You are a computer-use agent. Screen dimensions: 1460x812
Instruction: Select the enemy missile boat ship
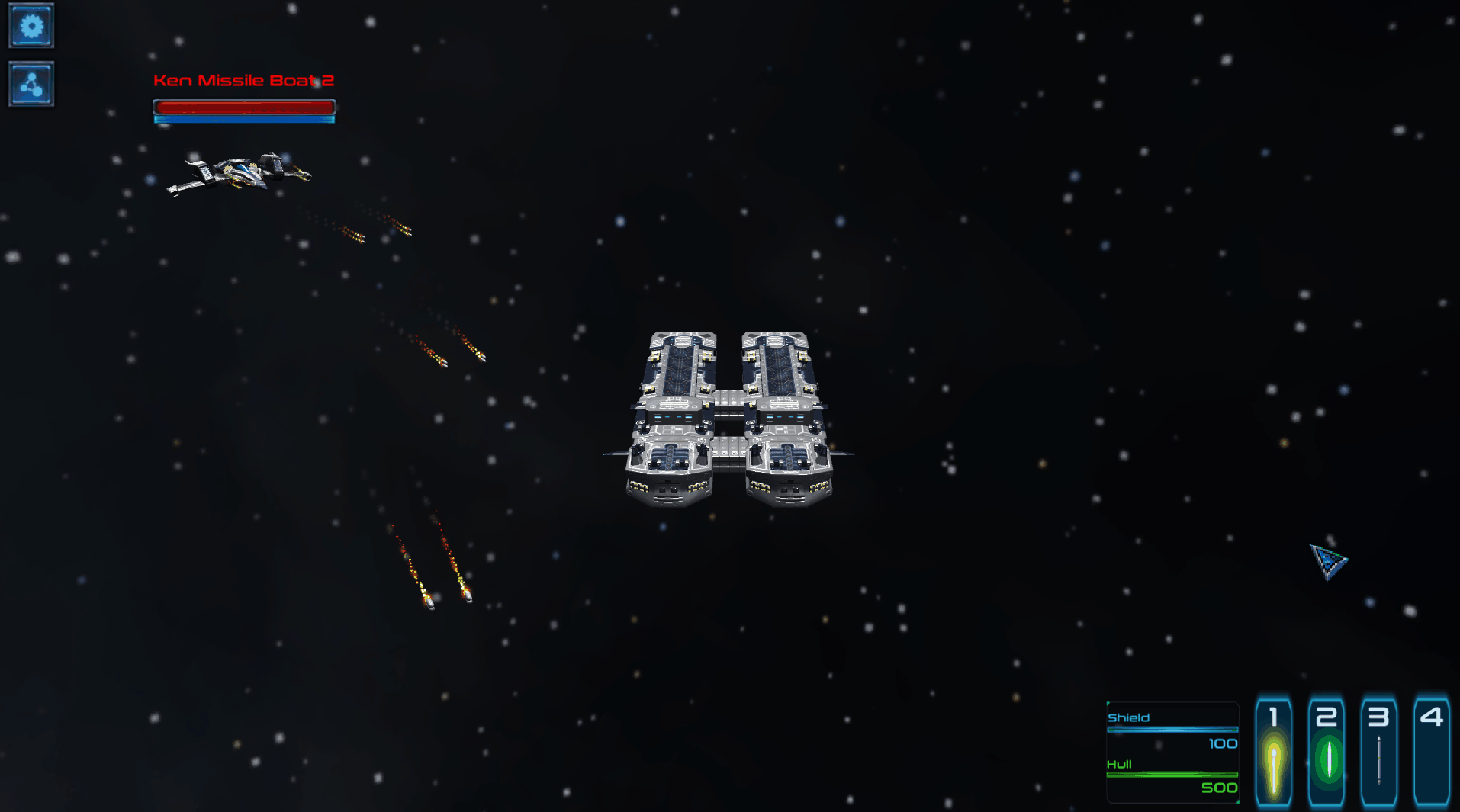click(236, 174)
